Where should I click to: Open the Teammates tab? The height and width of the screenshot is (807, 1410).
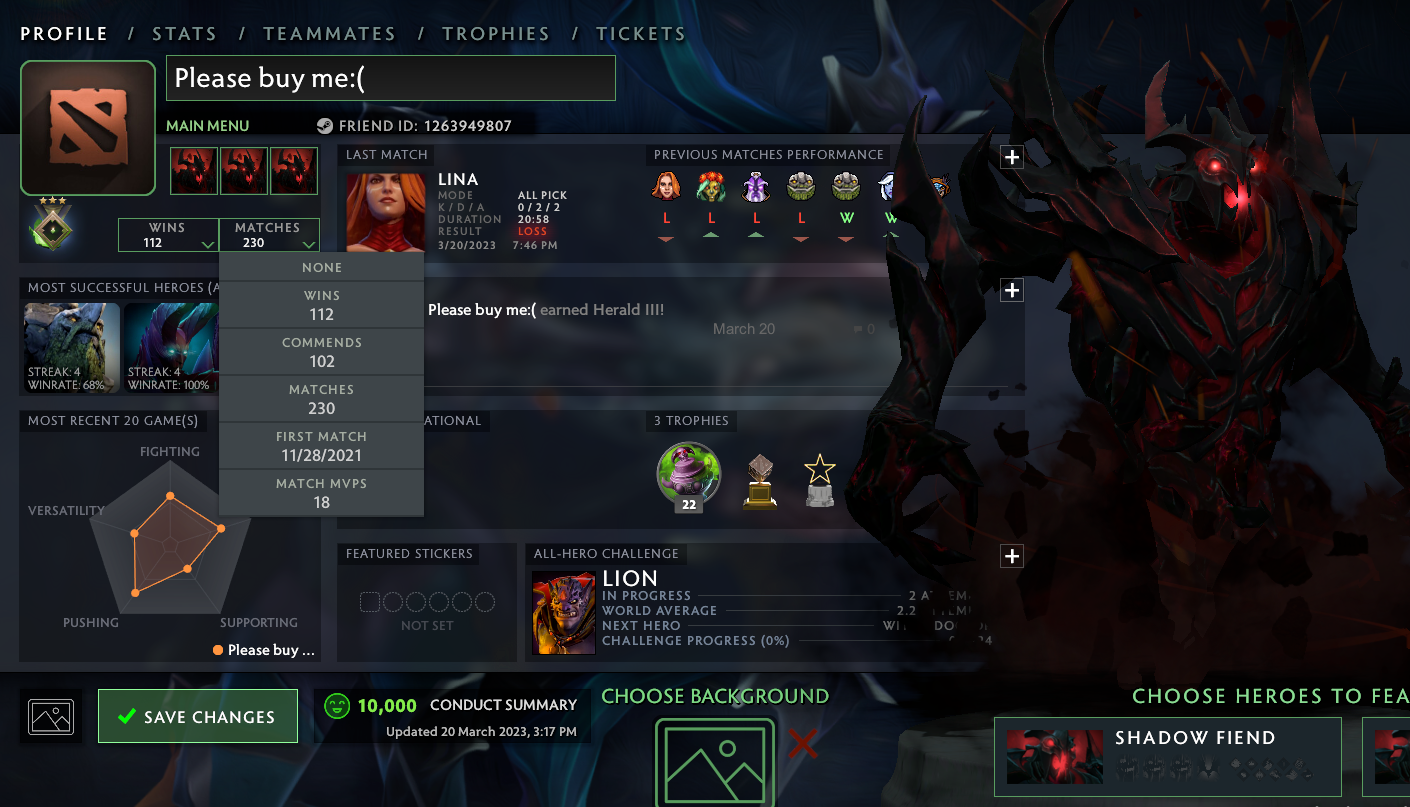329,34
